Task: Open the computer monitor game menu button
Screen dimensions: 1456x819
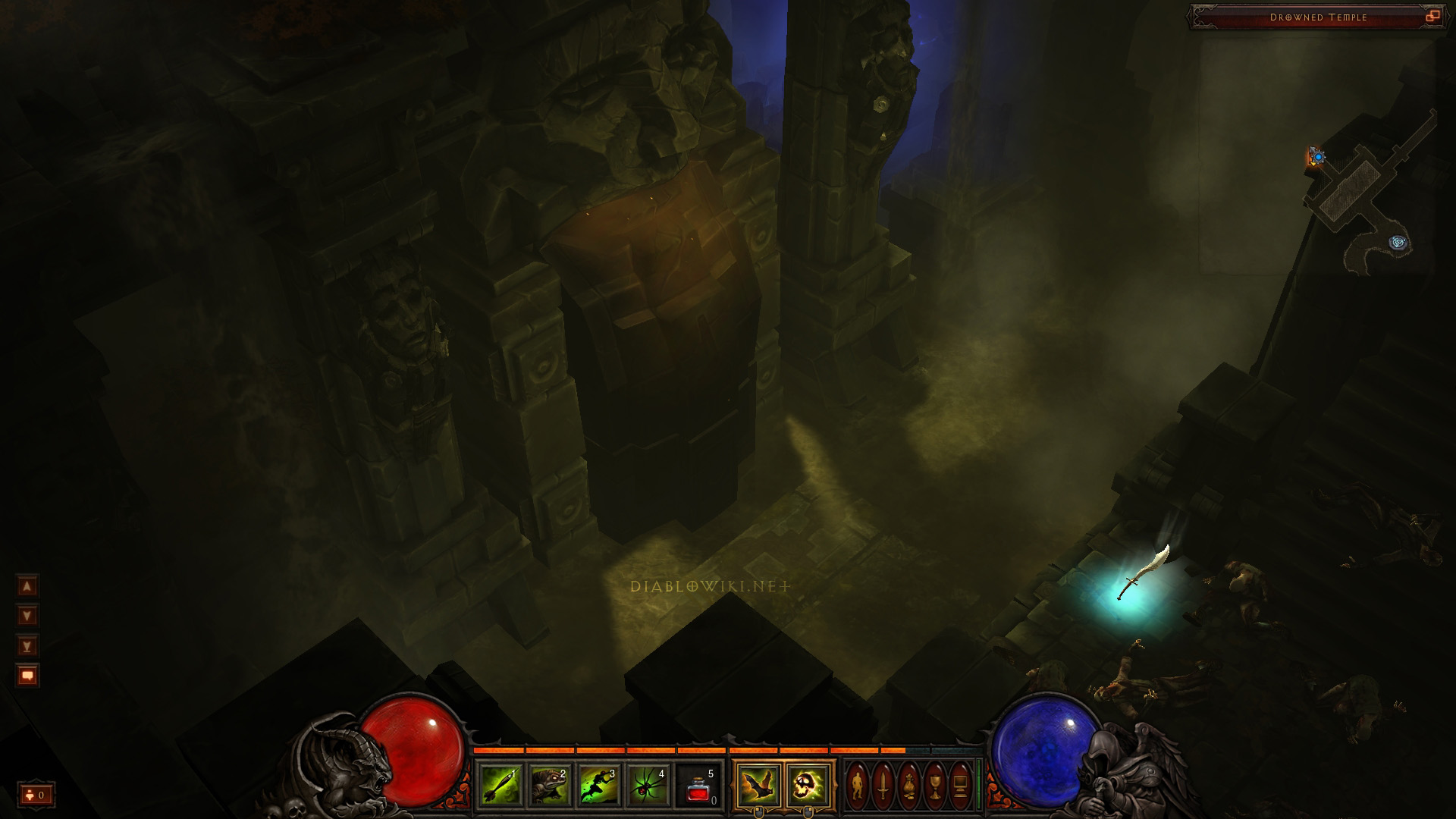Action: tap(961, 786)
